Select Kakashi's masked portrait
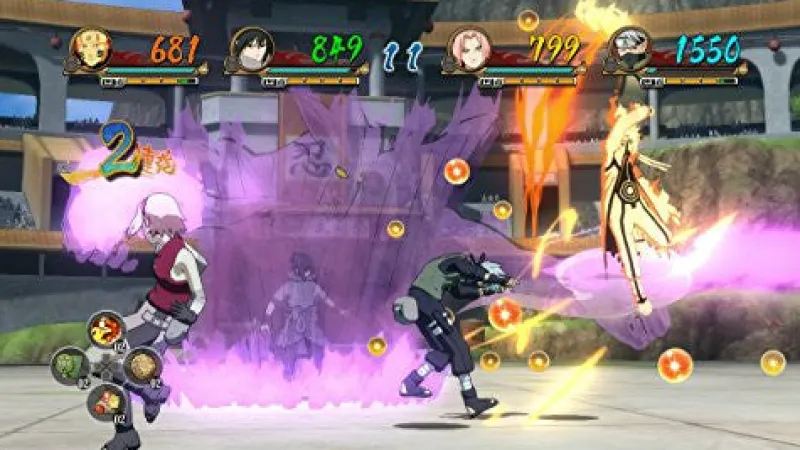 pos(631,49)
